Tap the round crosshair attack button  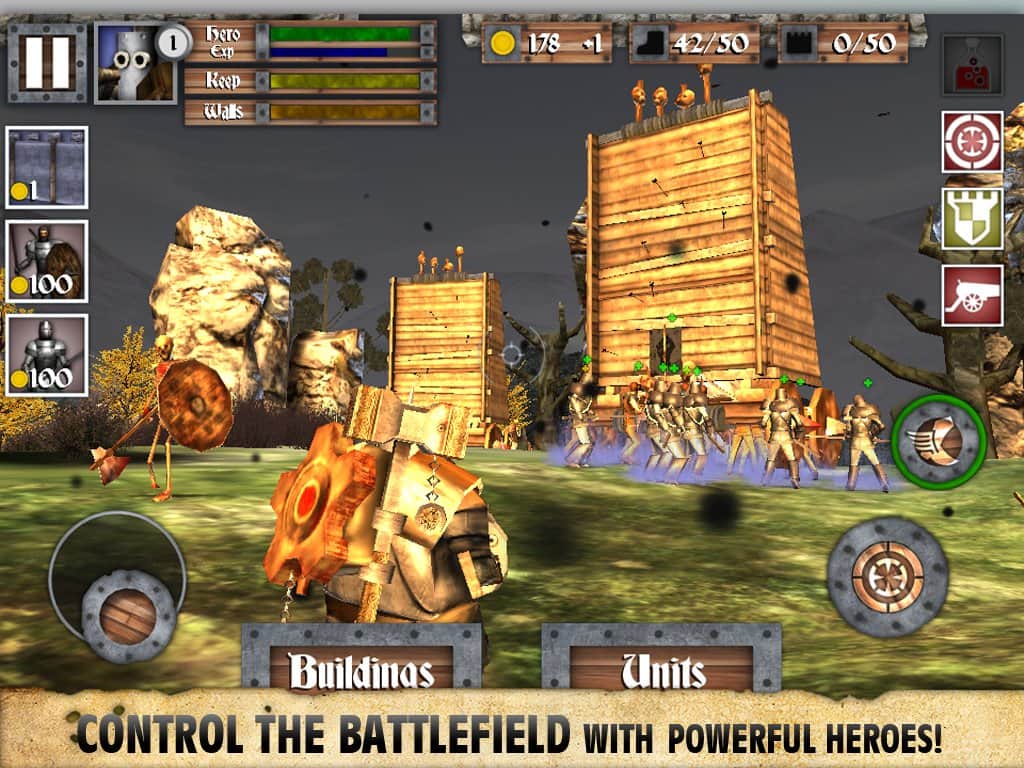point(887,577)
